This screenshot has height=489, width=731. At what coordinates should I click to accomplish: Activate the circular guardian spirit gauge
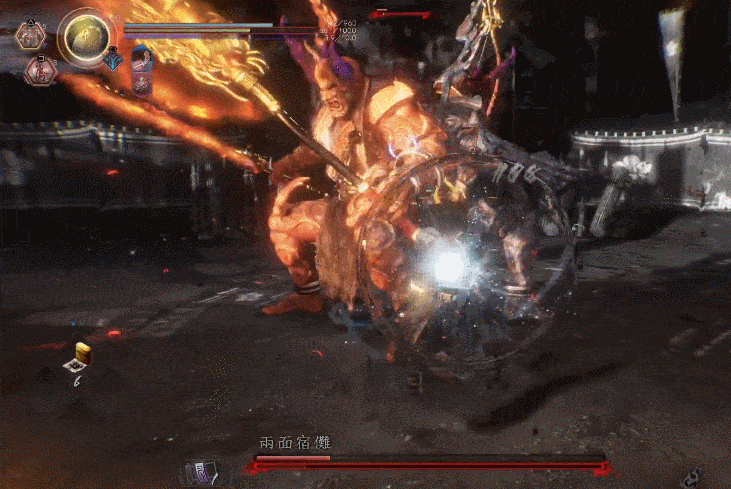(85, 37)
